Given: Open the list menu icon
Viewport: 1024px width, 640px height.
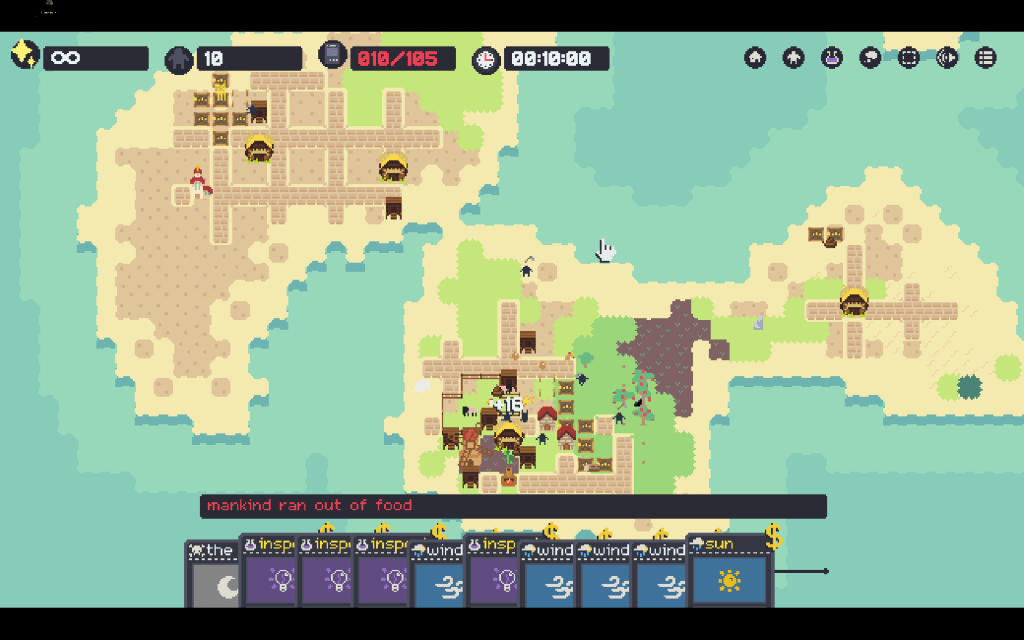Looking at the screenshot, I should pos(985,58).
